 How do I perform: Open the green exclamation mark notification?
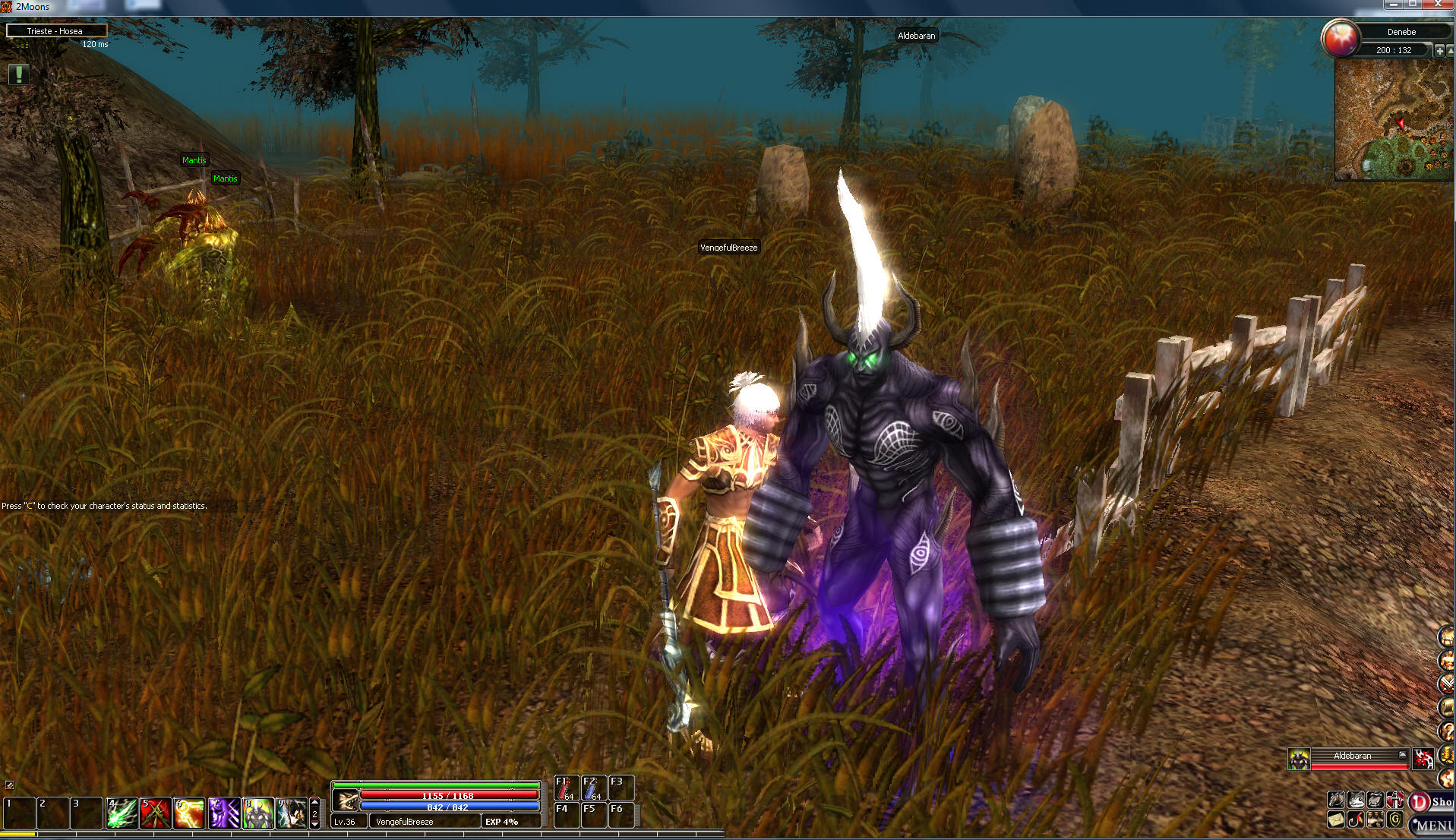[18, 74]
